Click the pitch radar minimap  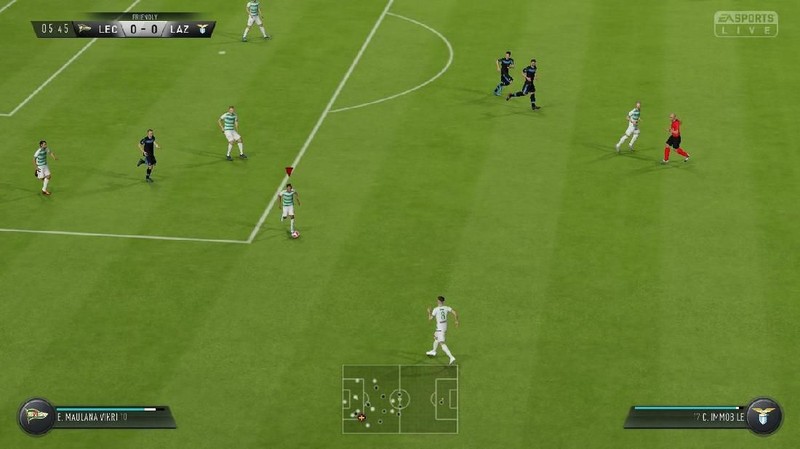(x=400, y=398)
